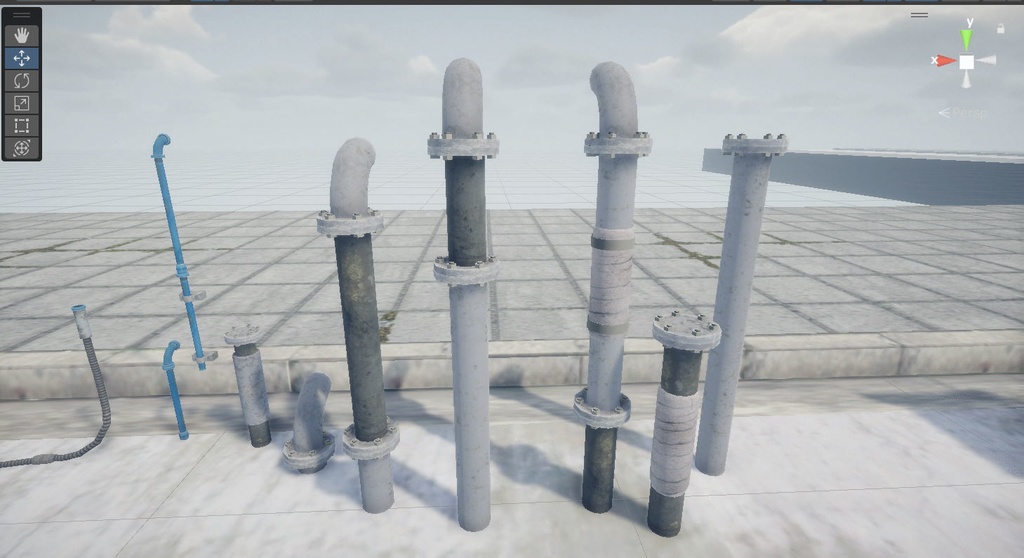The image size is (1024, 558).
Task: Click the white center cube of the gizmo
Action: tap(967, 61)
